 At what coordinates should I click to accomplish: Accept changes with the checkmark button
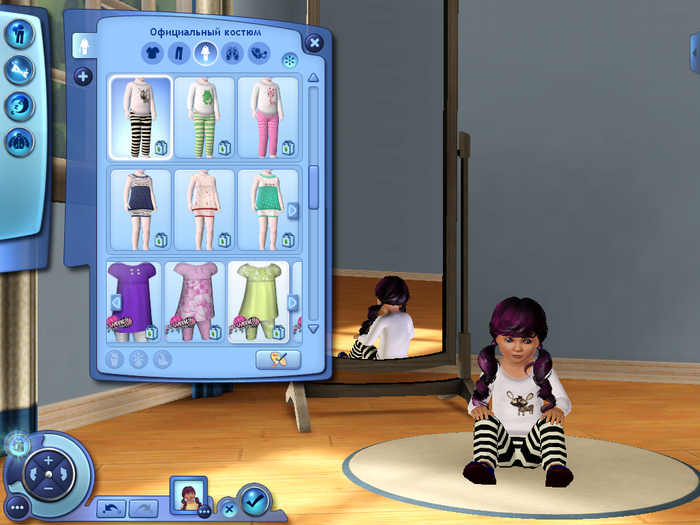click(255, 496)
